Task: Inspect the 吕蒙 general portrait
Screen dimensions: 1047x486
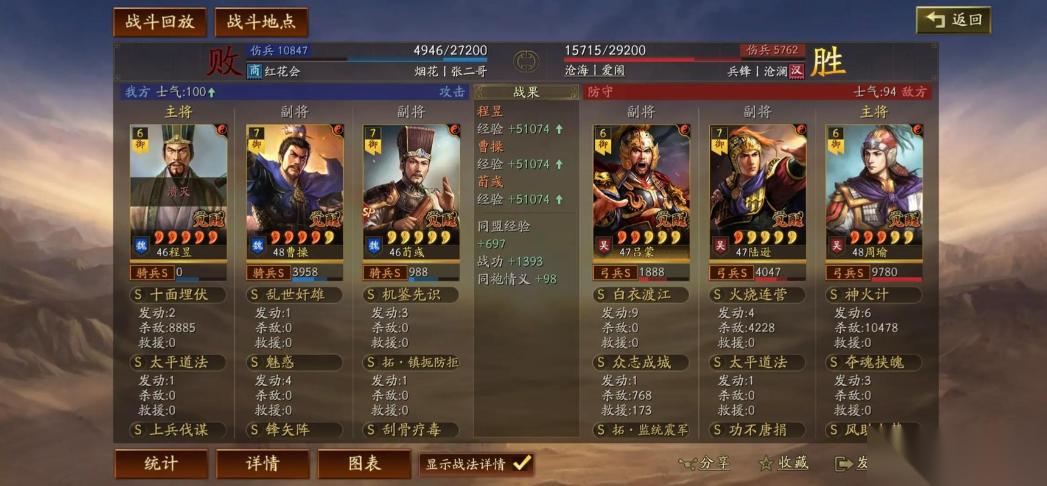Action: 641,190
